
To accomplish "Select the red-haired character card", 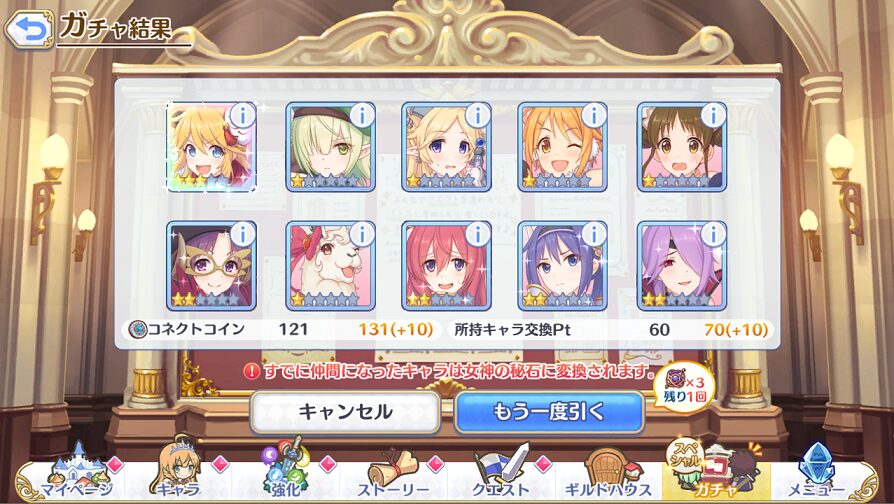I will 446,265.
